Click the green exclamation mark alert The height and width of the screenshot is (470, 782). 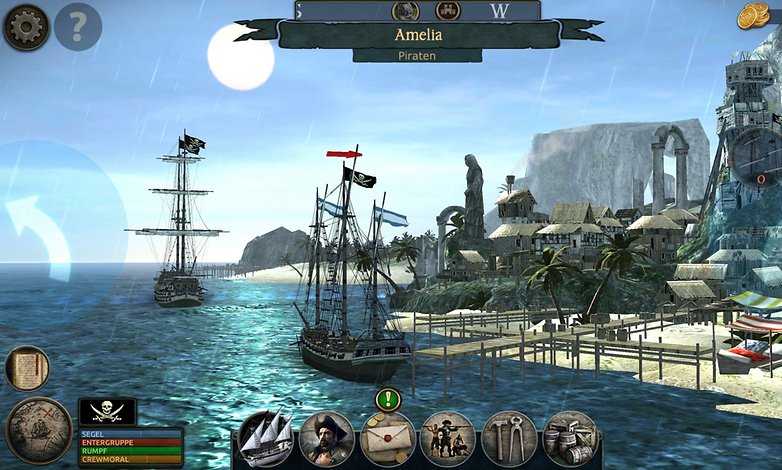(x=388, y=399)
